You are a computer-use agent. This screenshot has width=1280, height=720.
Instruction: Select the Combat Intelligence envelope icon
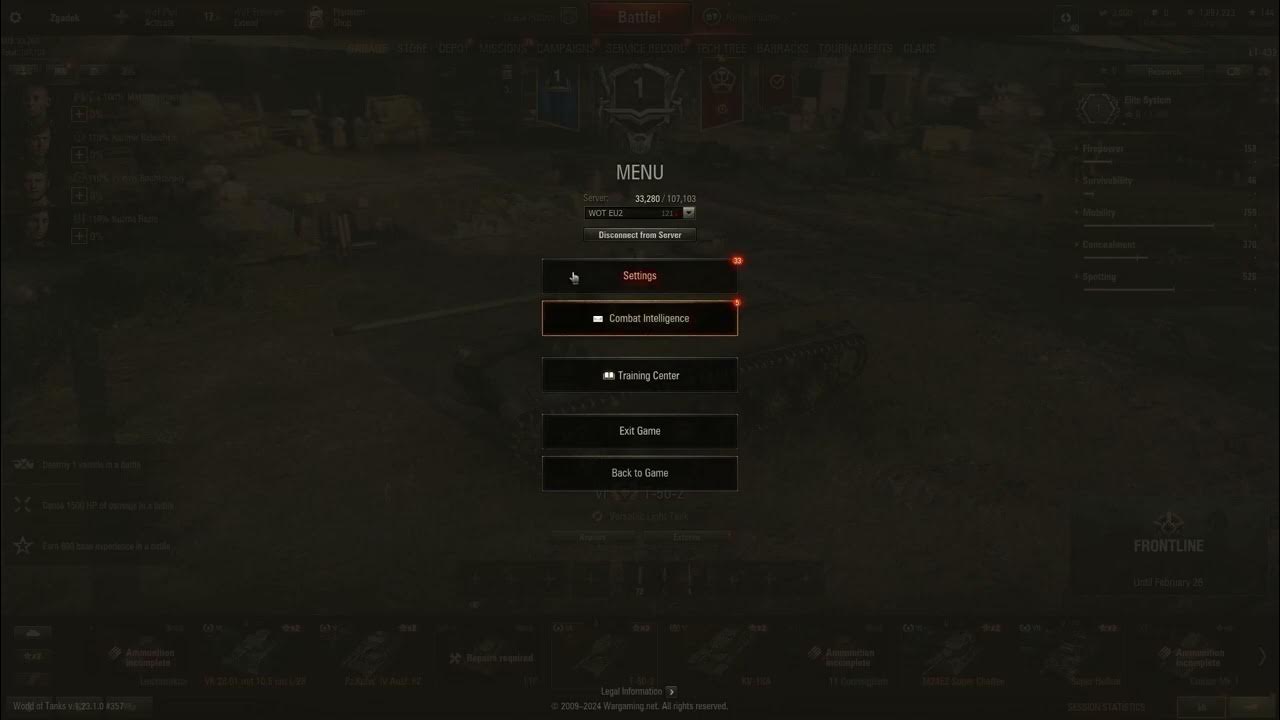[597, 318]
